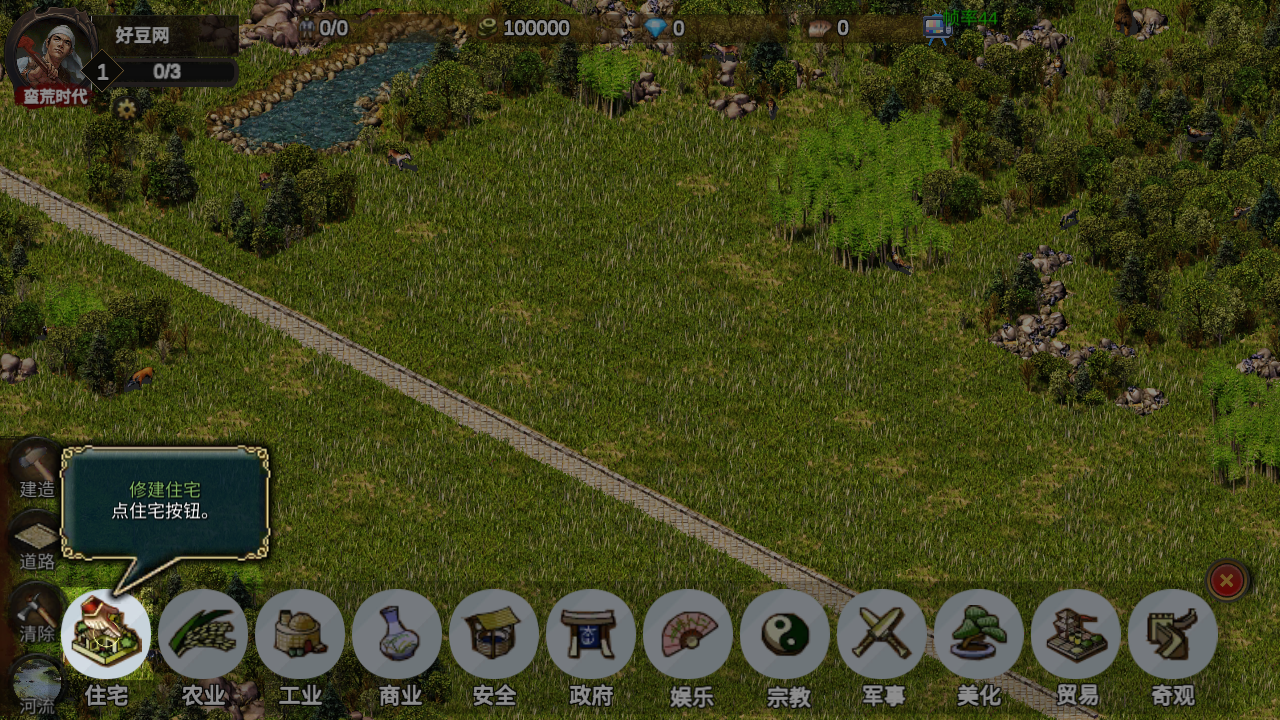Select the 奇观 wonders category
This screenshot has height=720, width=1280.
coord(1173,634)
